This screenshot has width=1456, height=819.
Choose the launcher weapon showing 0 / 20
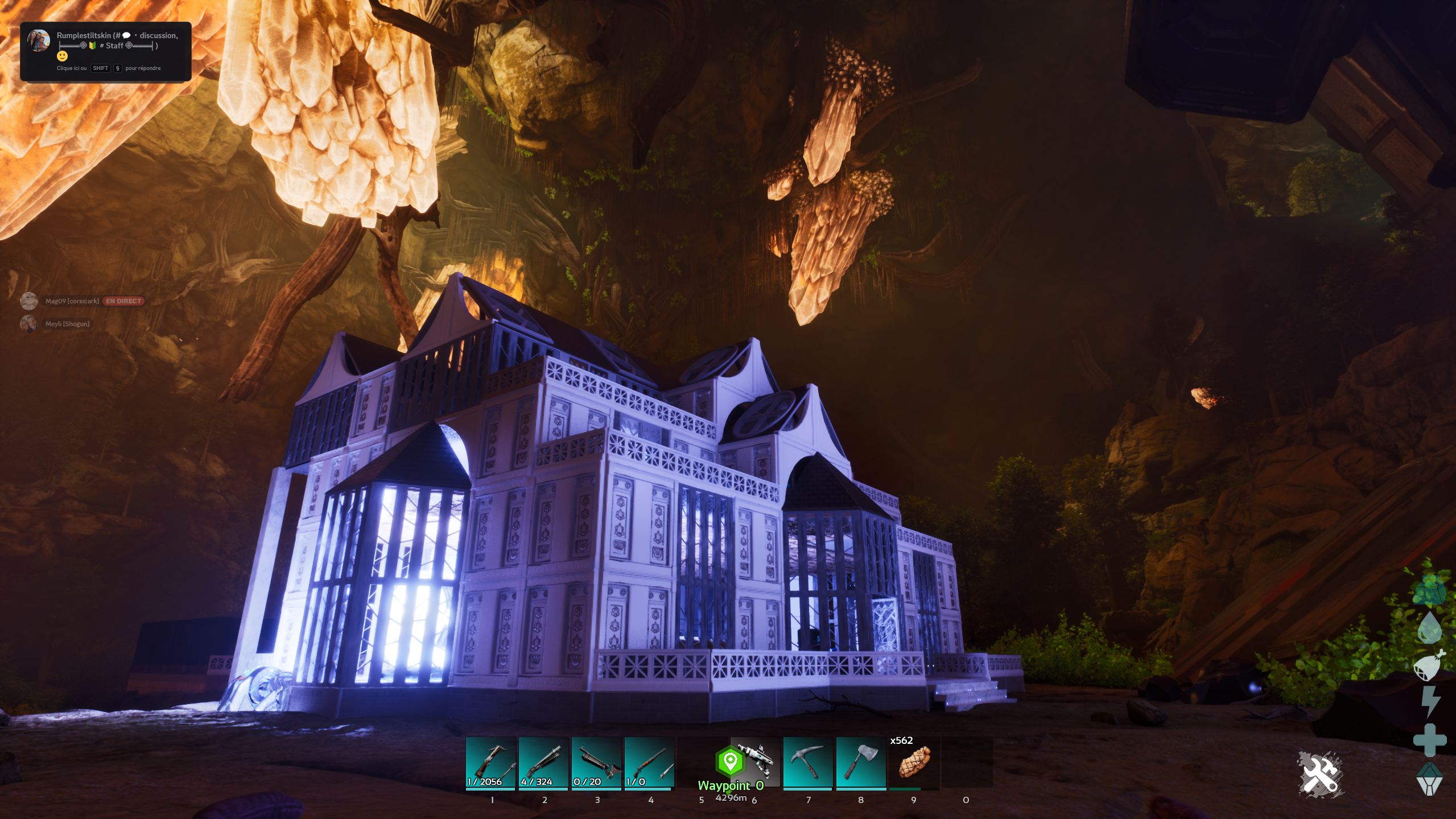point(596,763)
